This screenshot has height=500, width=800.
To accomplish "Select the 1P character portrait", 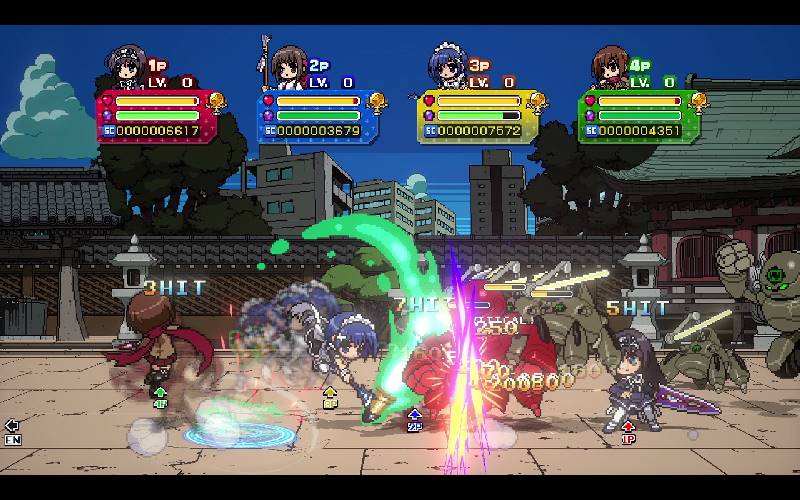I will point(127,69).
